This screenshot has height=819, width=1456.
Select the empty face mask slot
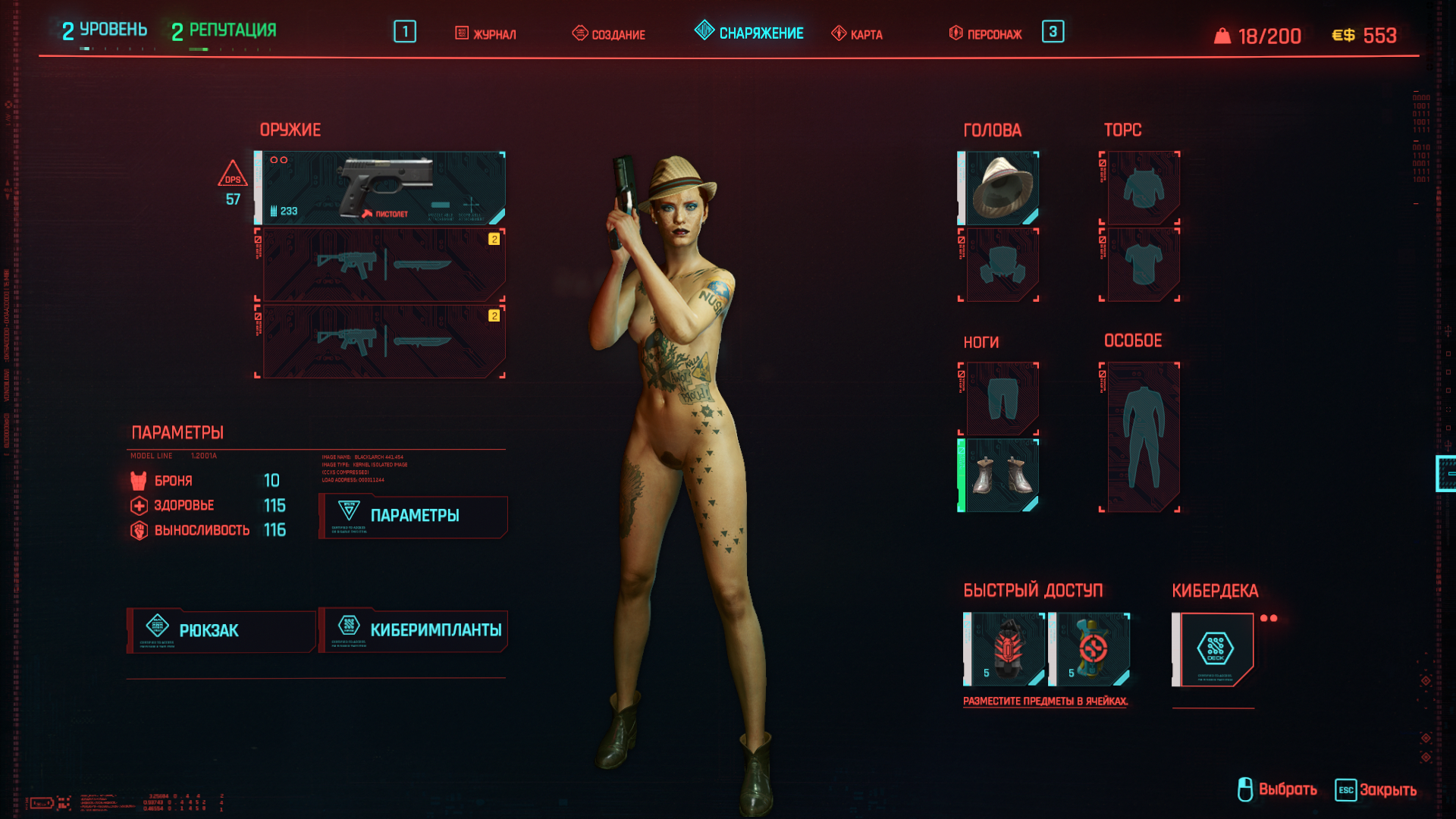pyautogui.click(x=1001, y=265)
